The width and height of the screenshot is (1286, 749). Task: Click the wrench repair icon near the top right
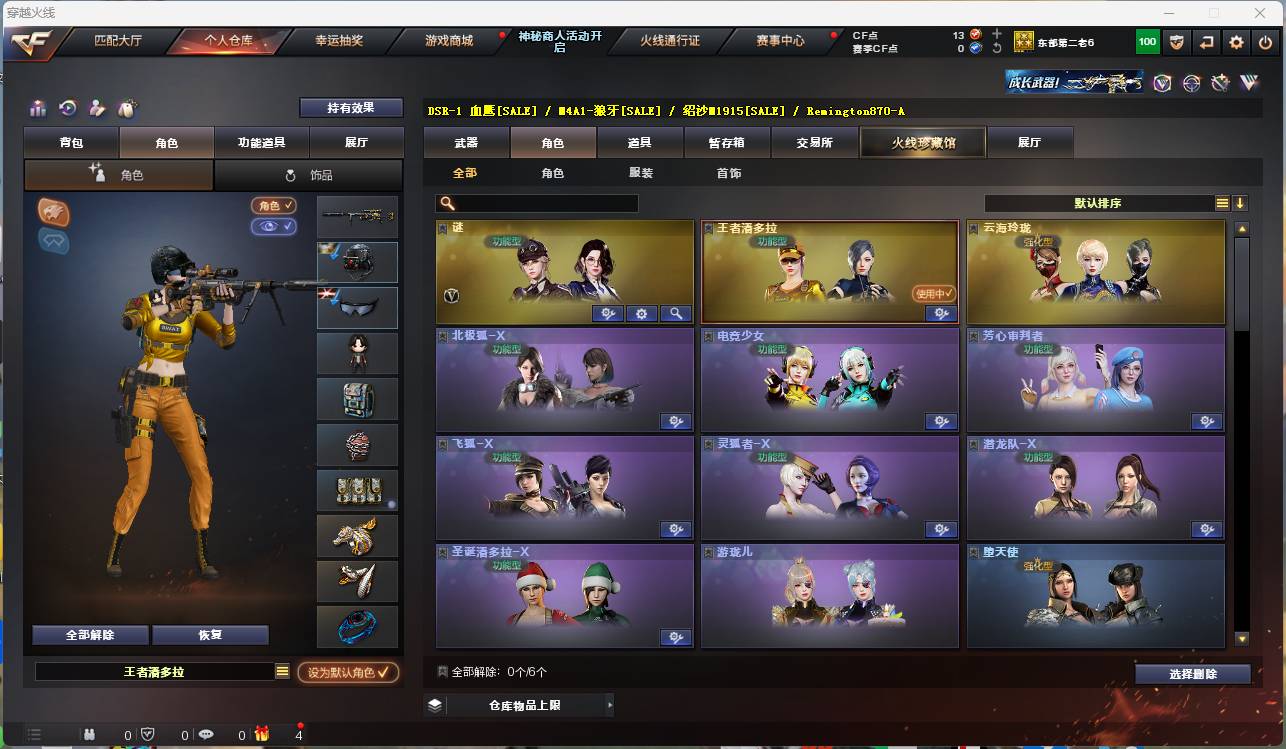point(1219,84)
